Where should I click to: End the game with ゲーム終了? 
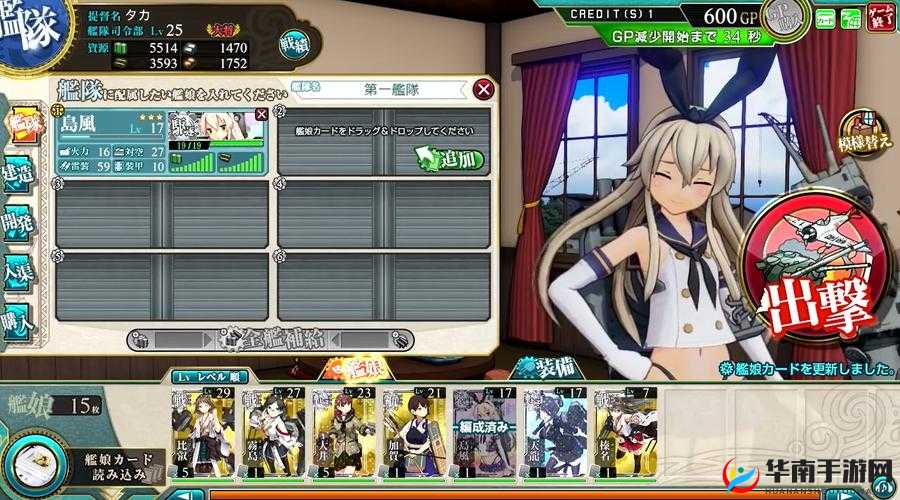point(880,17)
